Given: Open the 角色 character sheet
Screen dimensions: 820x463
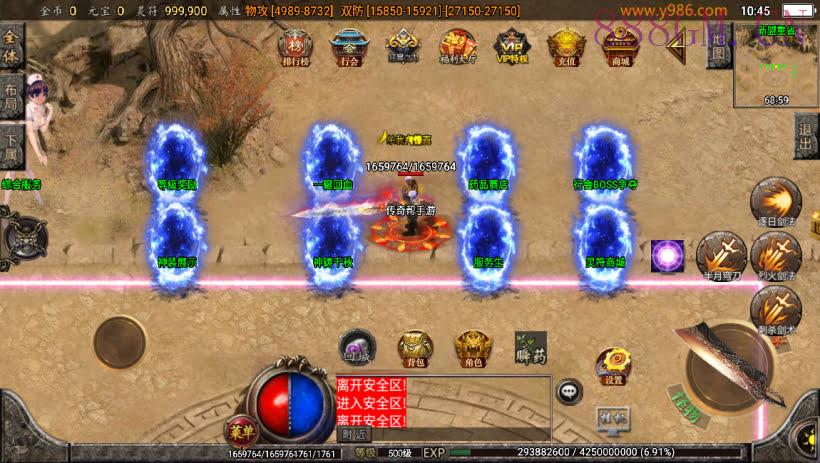Looking at the screenshot, I should [473, 348].
